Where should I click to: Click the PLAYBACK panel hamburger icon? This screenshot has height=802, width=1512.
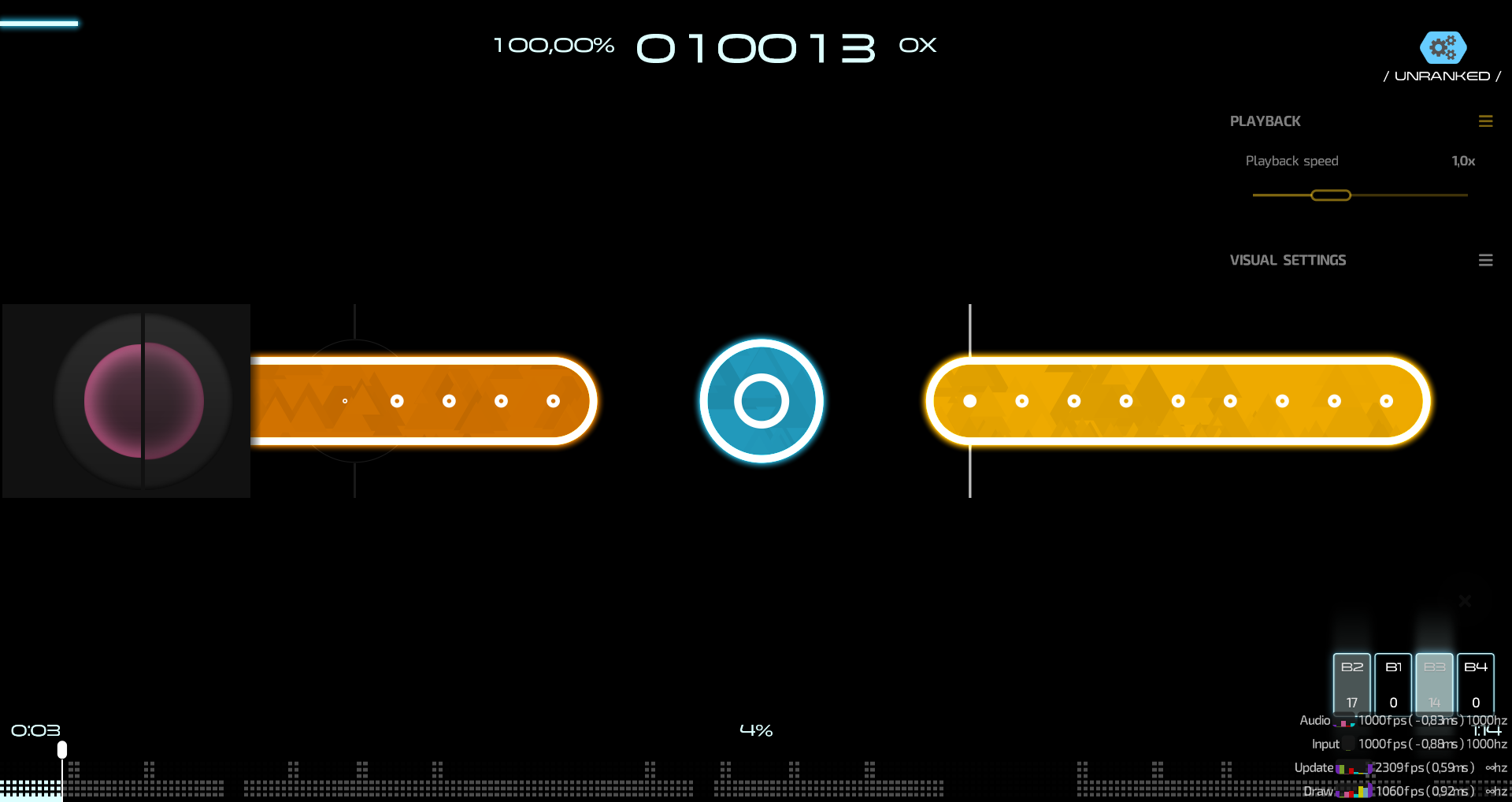1486,121
